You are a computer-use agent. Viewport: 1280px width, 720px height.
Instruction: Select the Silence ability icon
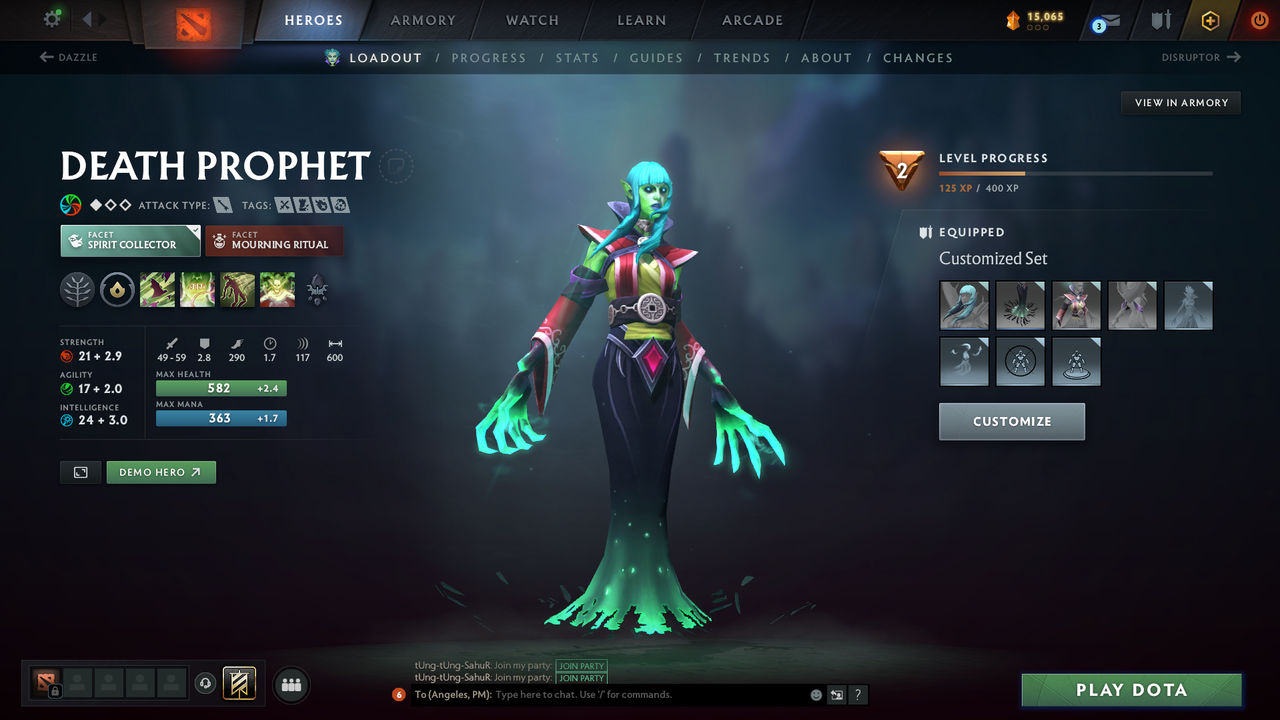(x=197, y=290)
